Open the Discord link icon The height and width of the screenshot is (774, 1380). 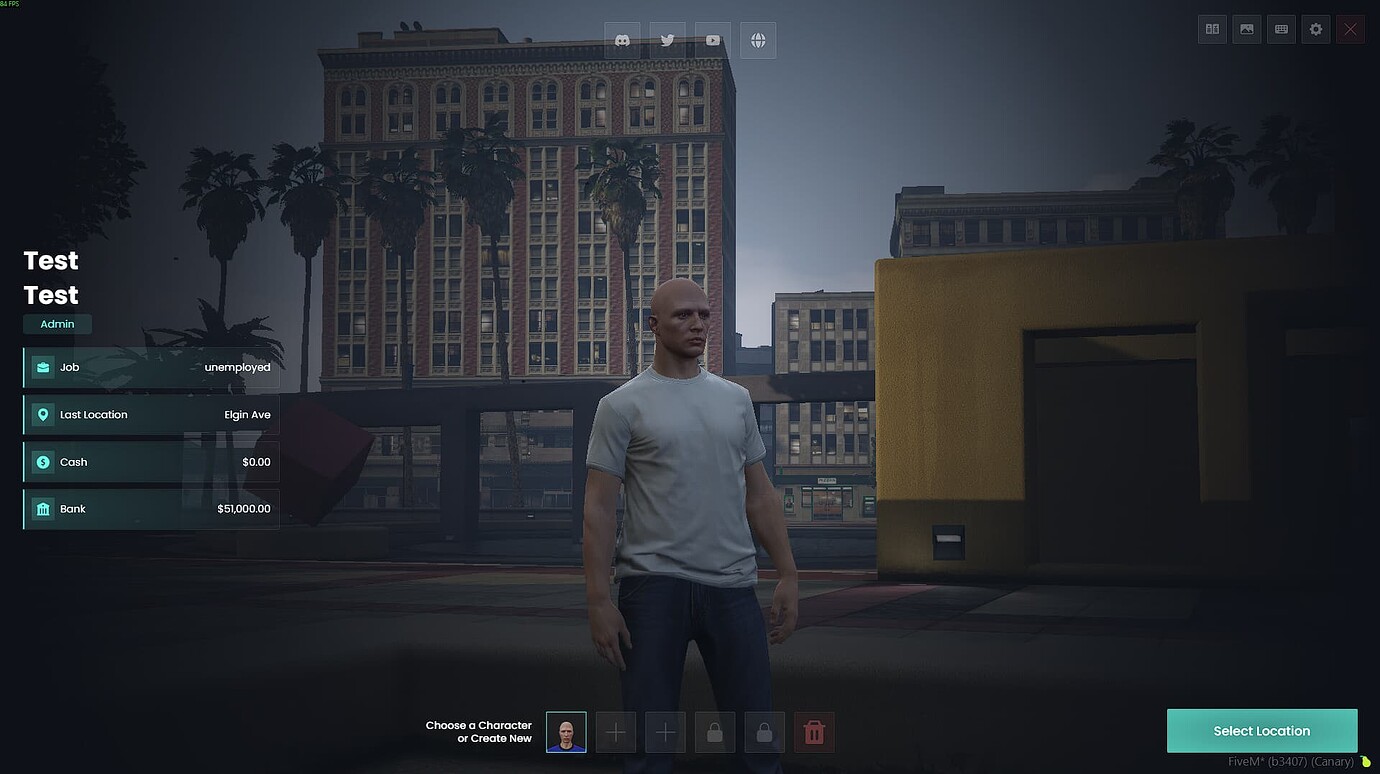622,40
